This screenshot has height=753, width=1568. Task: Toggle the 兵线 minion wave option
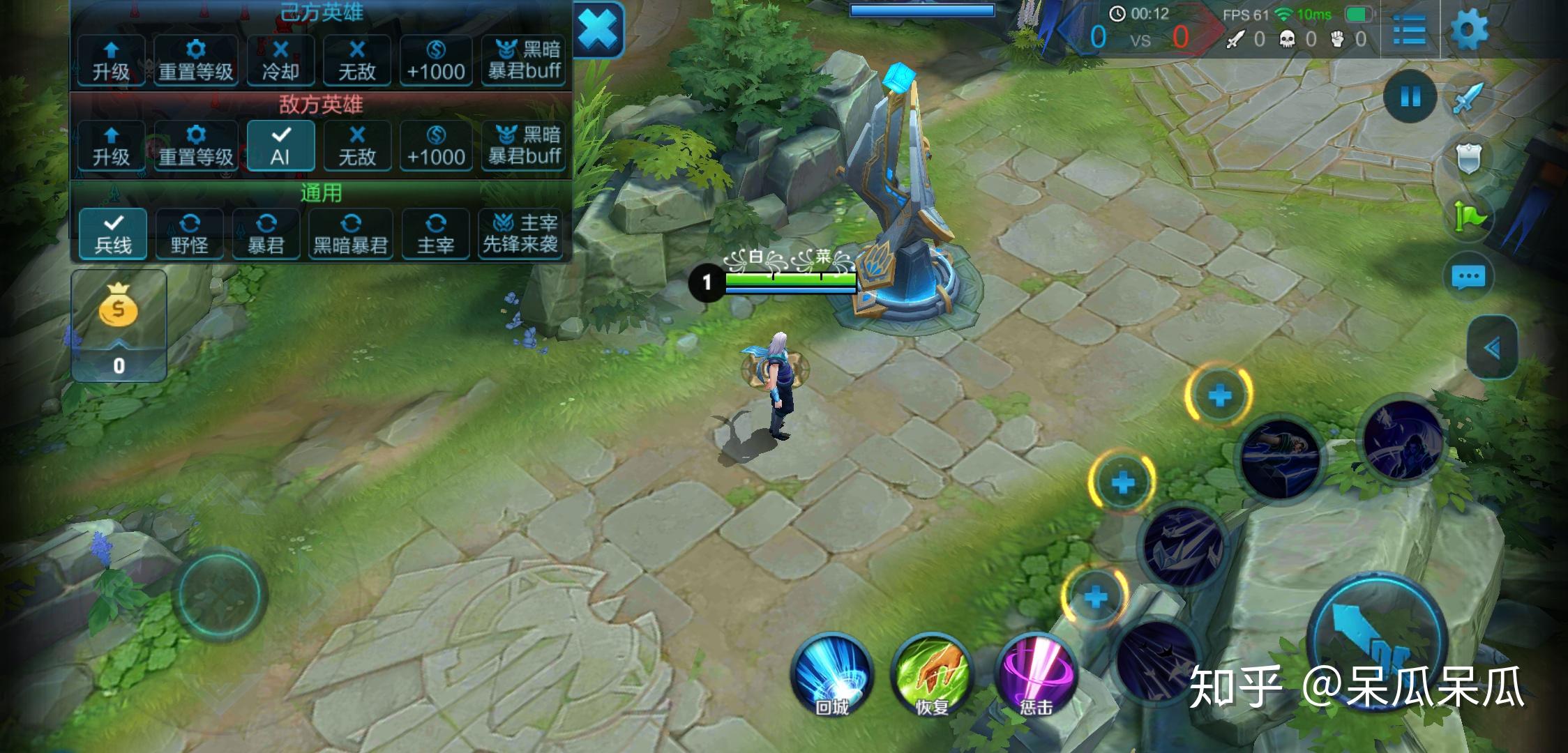[113, 234]
